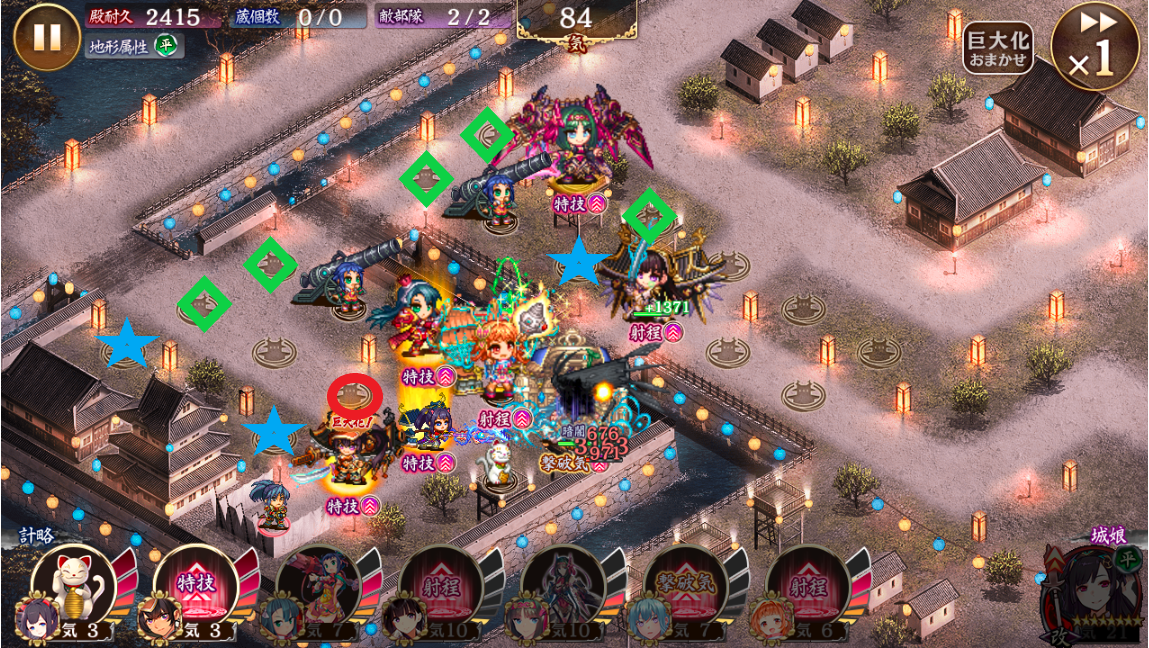This screenshot has height=648, width=1149.
Task: Select the 射程 range slot costing 10 気
Action: 440,587
